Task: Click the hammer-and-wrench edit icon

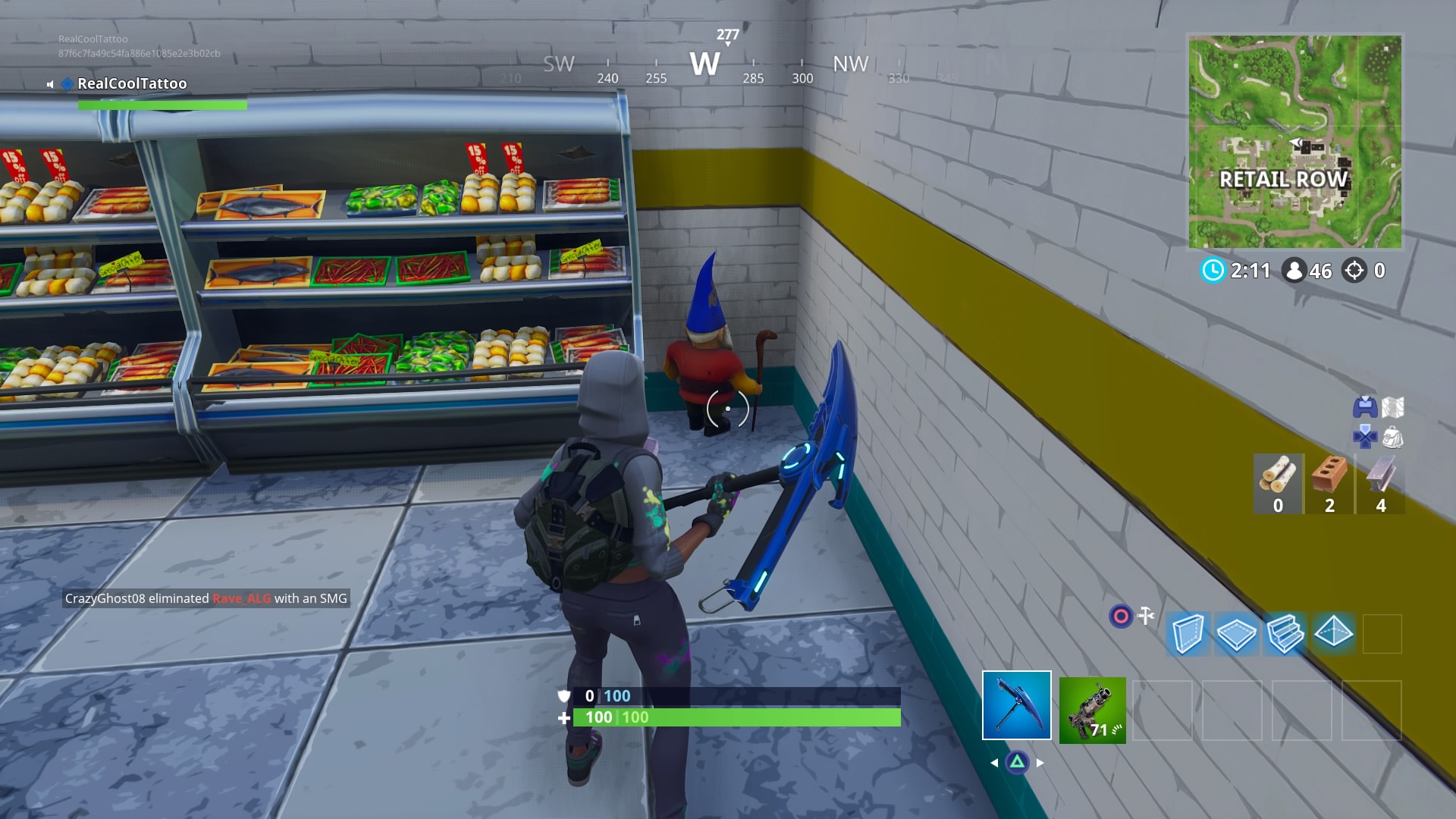Action: click(1146, 615)
